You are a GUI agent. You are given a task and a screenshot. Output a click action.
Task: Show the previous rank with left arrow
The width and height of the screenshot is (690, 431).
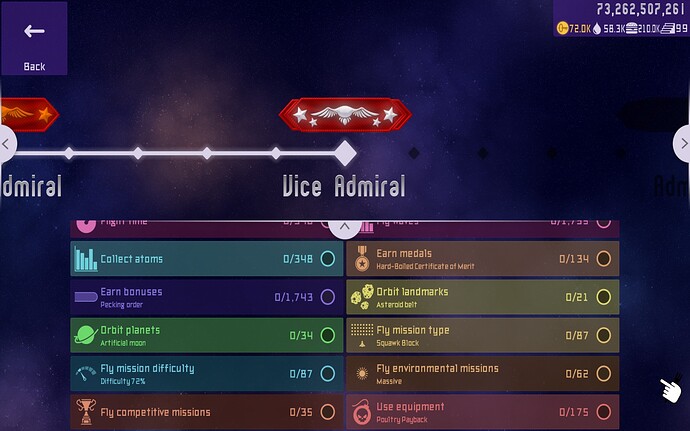click(x=7, y=144)
